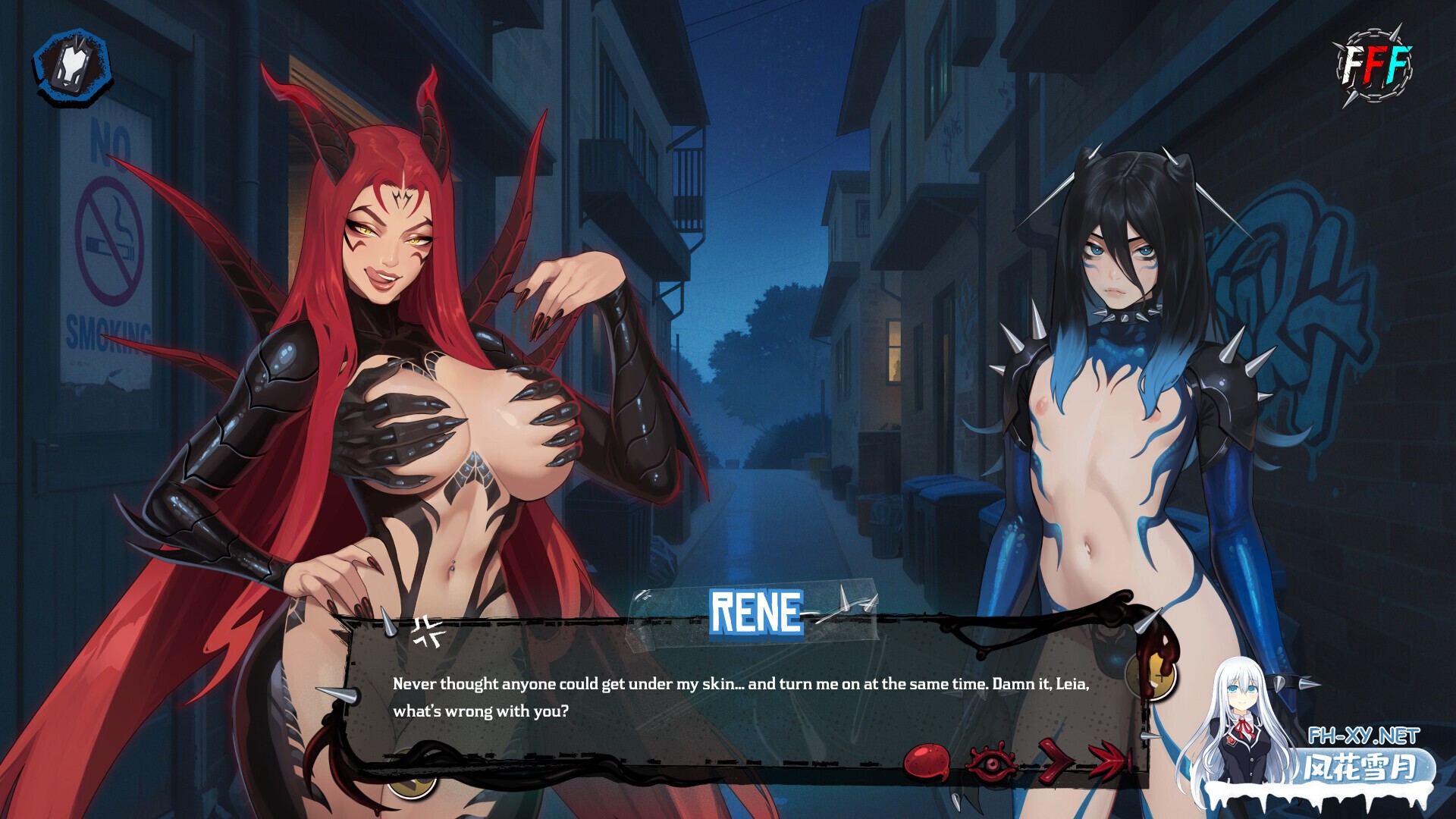Click the RENE nameplate above the dialogue box

pyautogui.click(x=756, y=611)
